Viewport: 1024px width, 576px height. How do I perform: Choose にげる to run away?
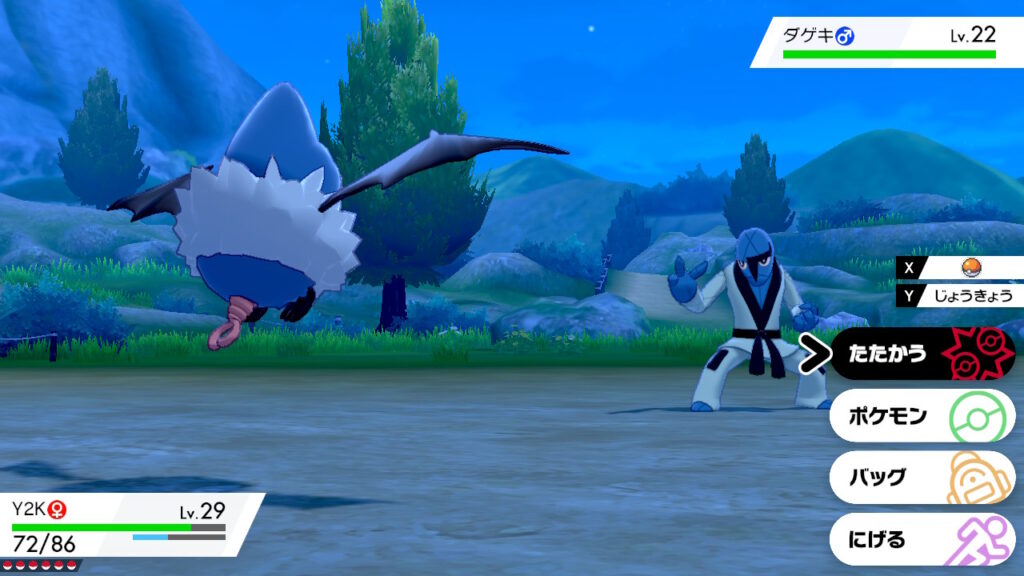pos(920,540)
